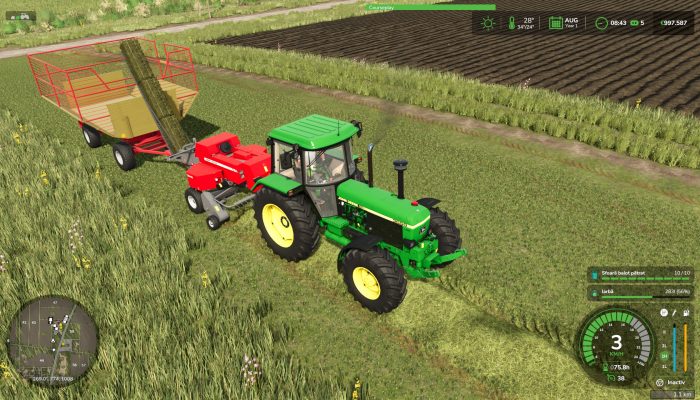Open the circular minimap
This screenshot has width=700, height=400.
tap(52, 337)
